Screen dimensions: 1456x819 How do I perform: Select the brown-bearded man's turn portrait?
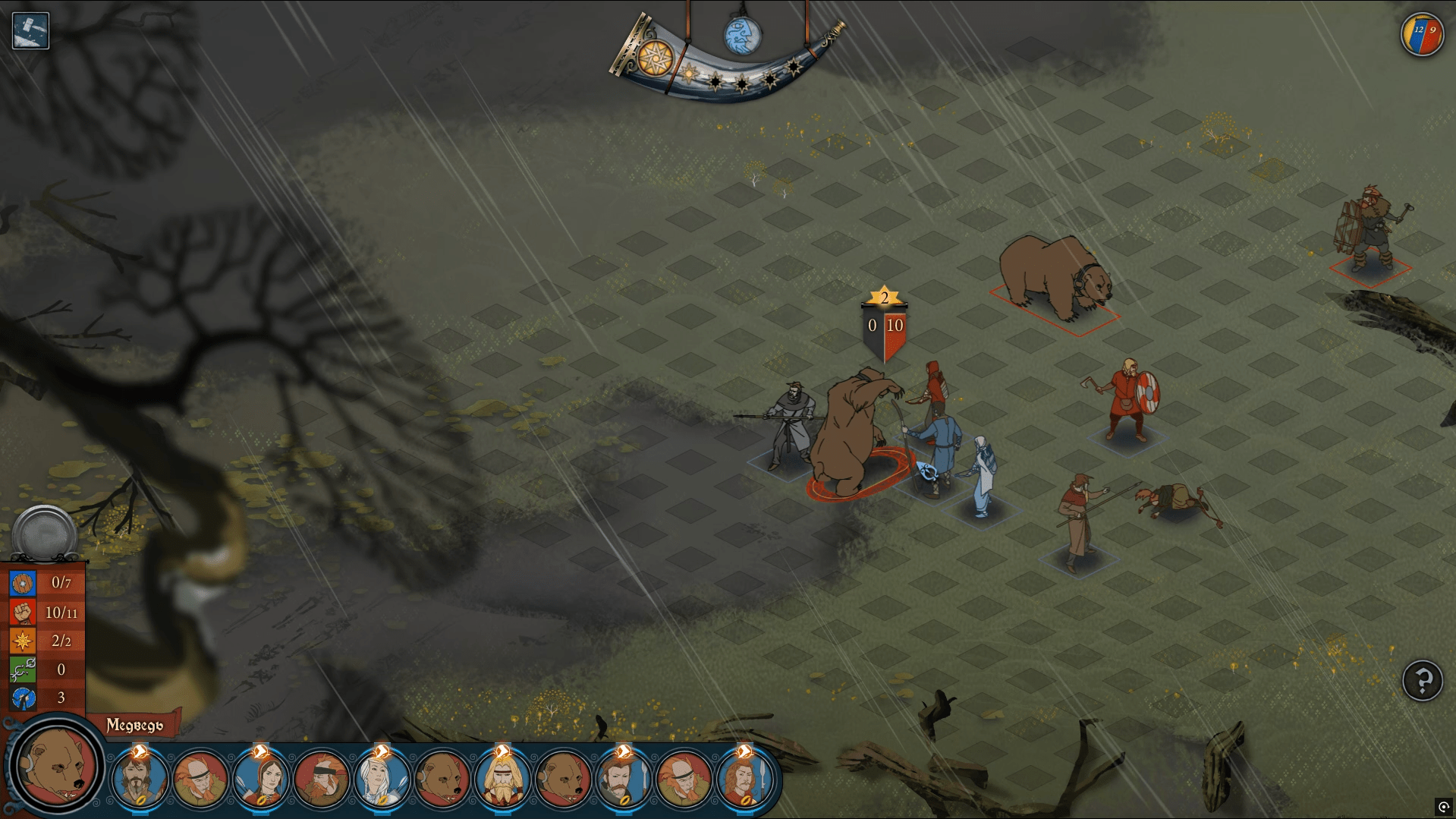pyautogui.click(x=139, y=779)
